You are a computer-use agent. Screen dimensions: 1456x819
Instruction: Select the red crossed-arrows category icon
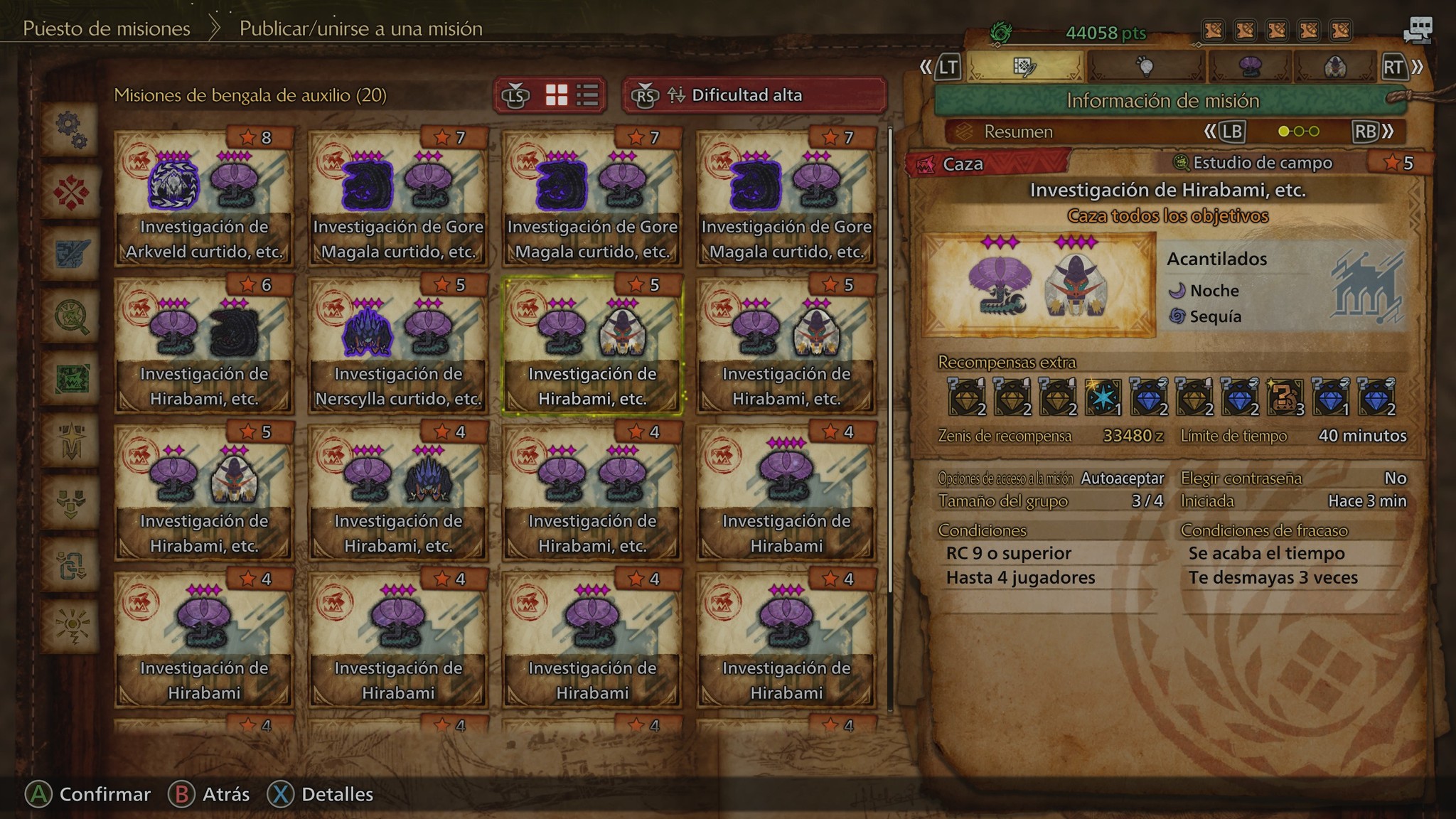71,191
